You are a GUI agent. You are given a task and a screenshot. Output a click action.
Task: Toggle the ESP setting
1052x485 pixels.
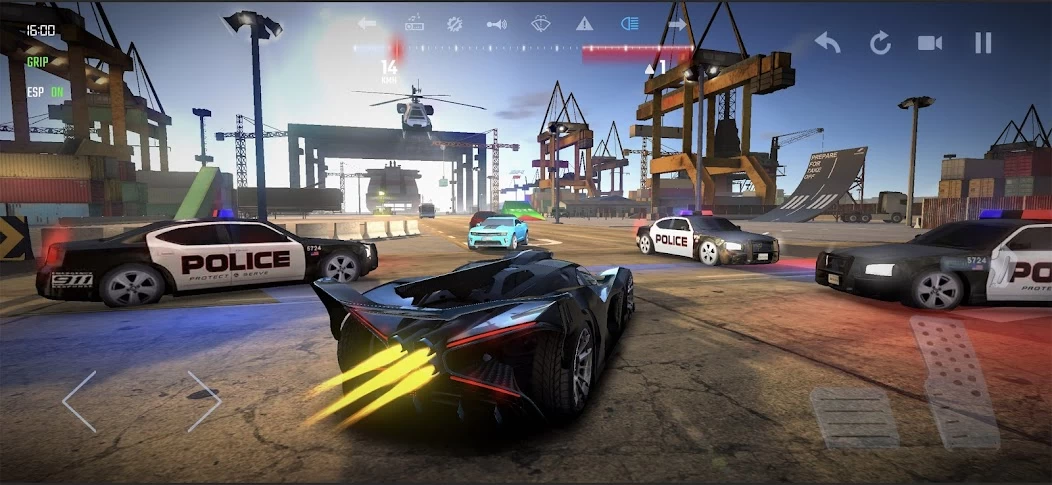(x=43, y=92)
